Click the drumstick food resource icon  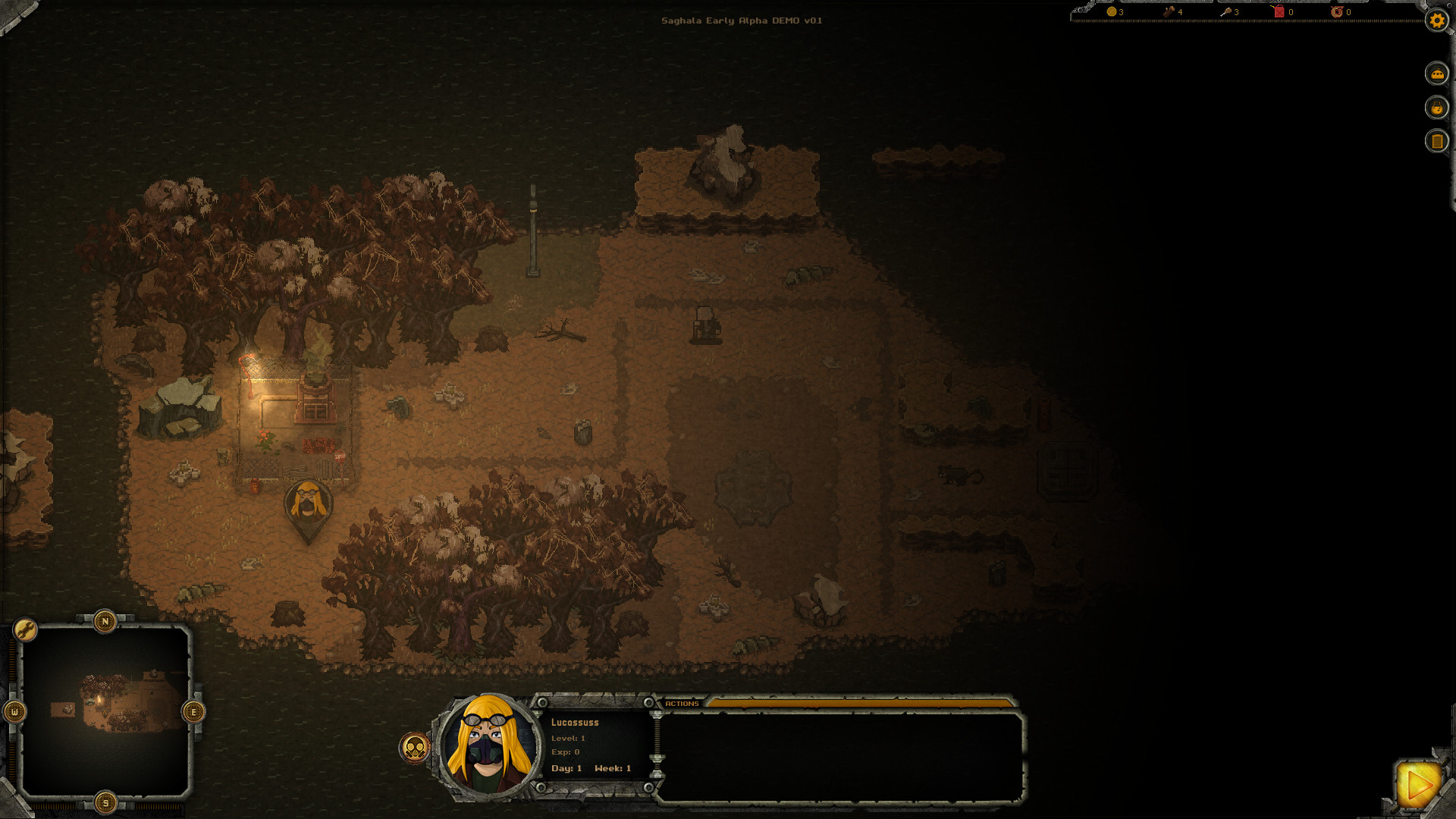point(1227,12)
